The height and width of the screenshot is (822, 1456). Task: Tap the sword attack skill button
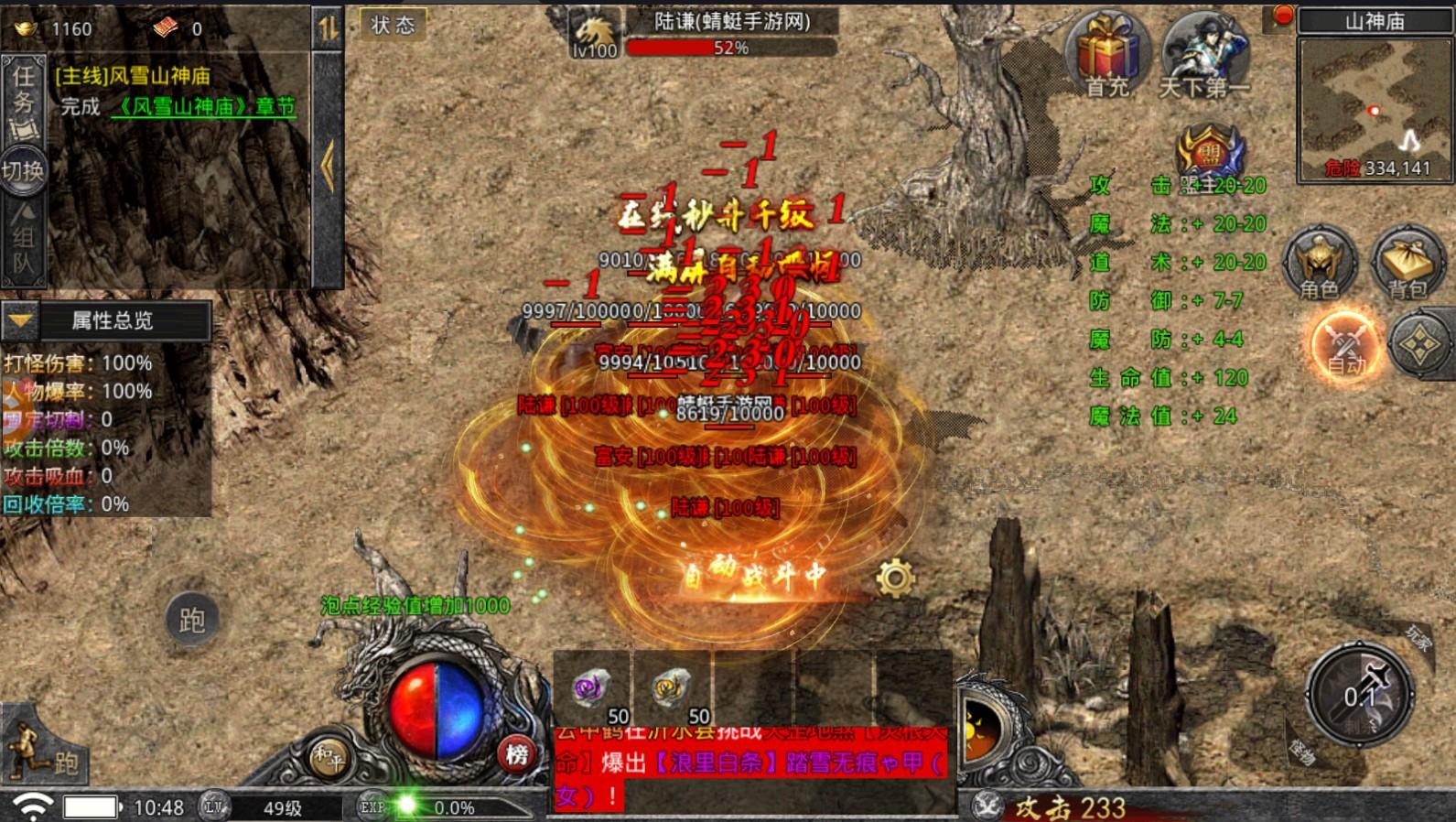click(1361, 696)
